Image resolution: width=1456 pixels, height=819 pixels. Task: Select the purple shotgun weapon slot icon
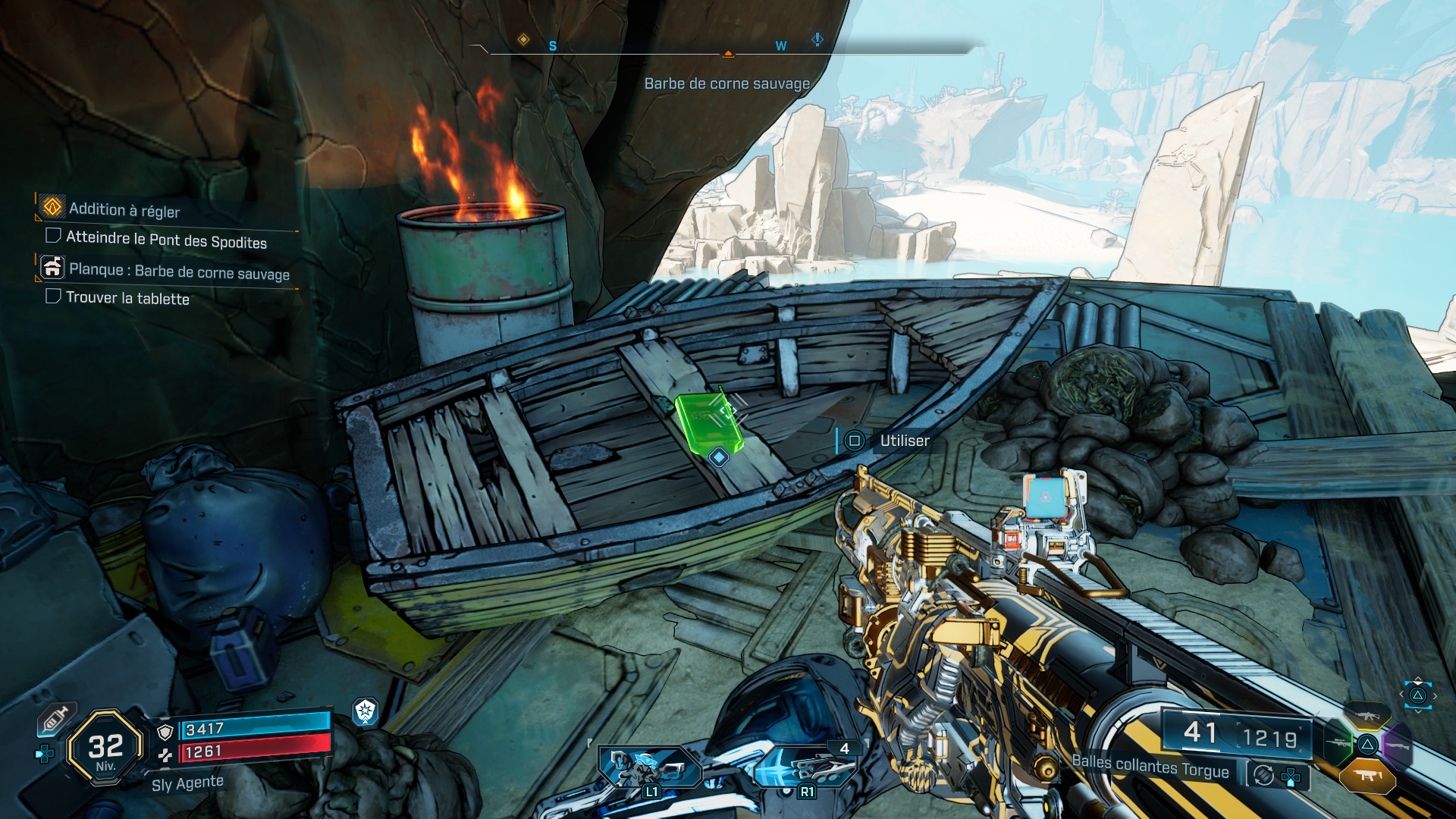(x=1398, y=745)
